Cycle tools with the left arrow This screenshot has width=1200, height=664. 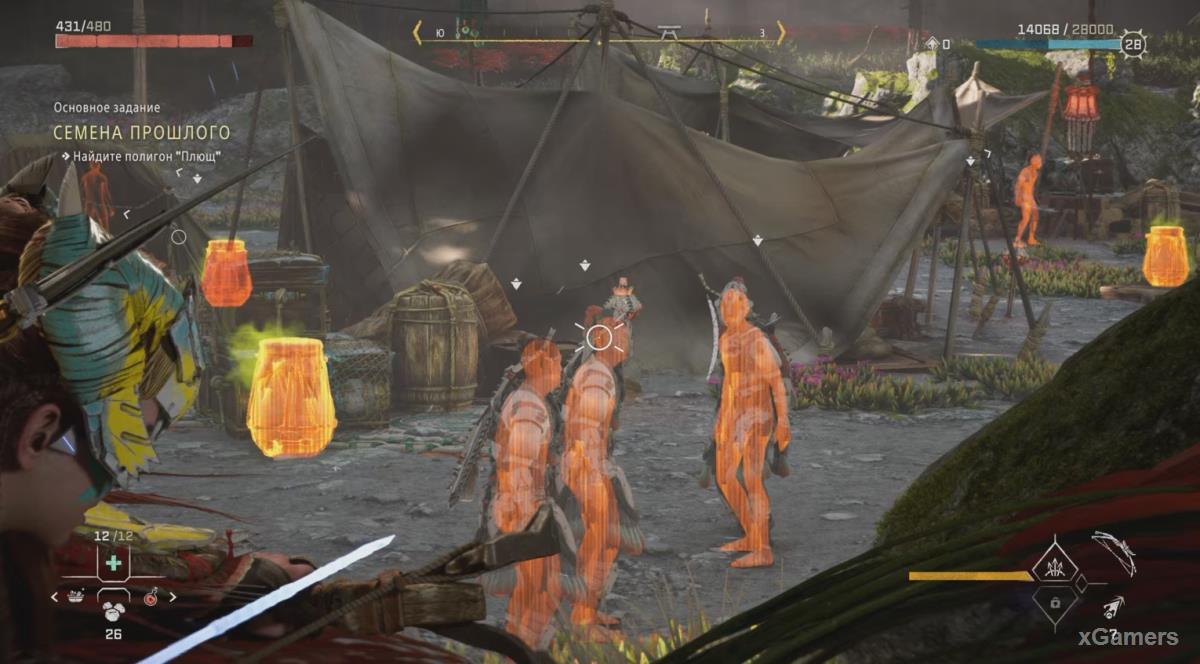click(56, 597)
